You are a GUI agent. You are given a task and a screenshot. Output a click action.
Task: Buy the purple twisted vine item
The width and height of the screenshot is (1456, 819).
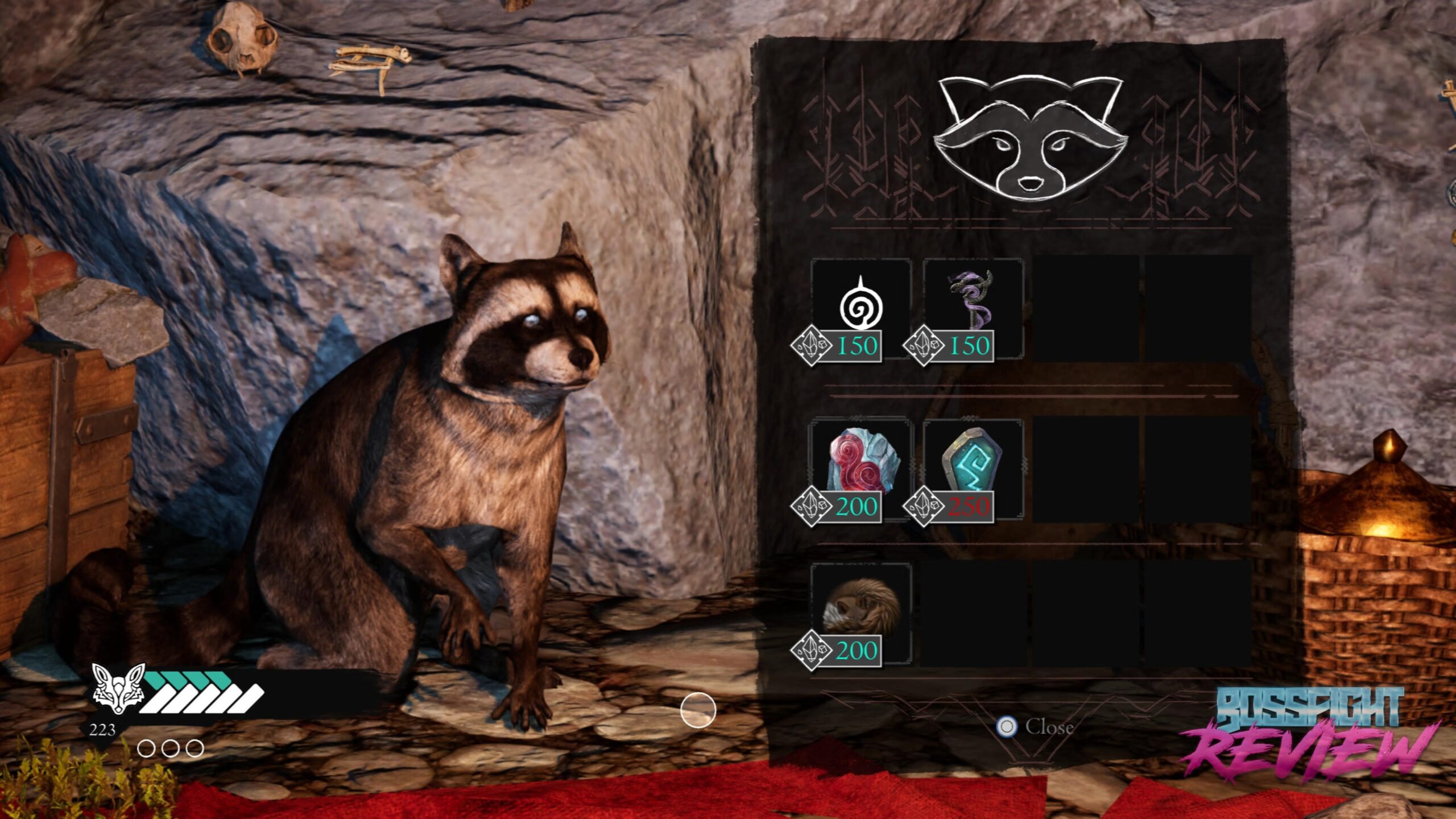tap(973, 301)
